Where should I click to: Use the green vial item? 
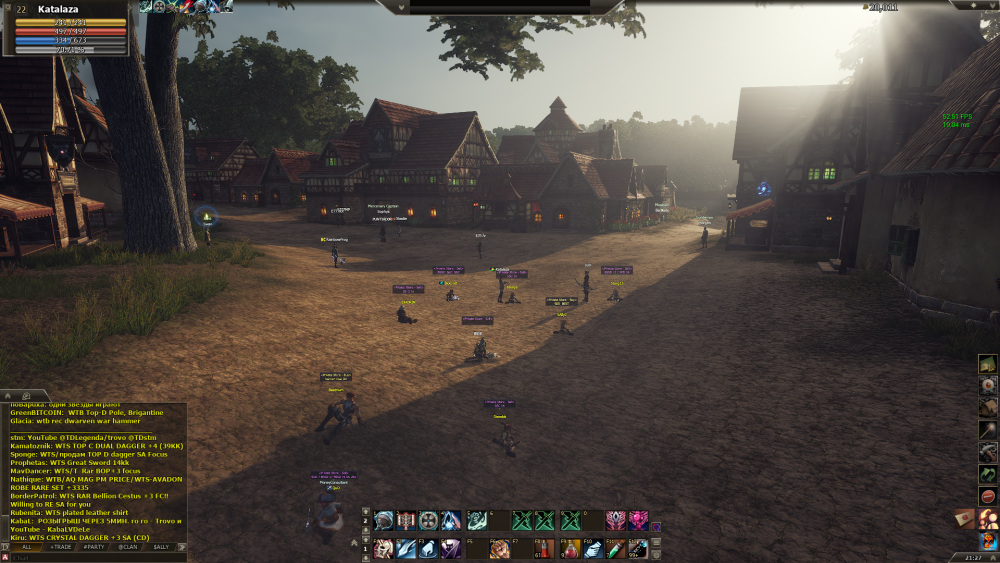[614, 548]
